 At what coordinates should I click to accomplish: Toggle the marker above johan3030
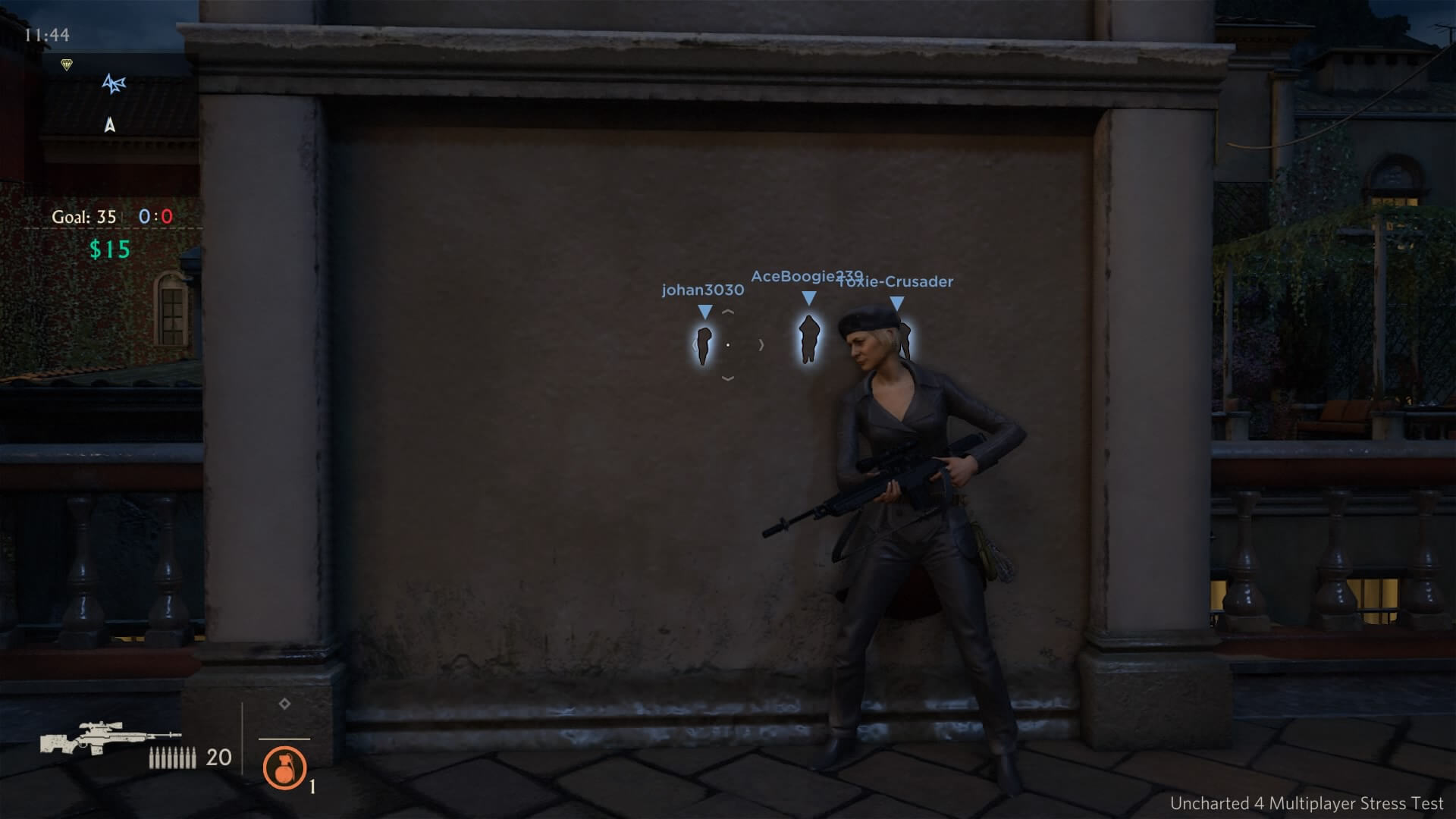point(704,310)
